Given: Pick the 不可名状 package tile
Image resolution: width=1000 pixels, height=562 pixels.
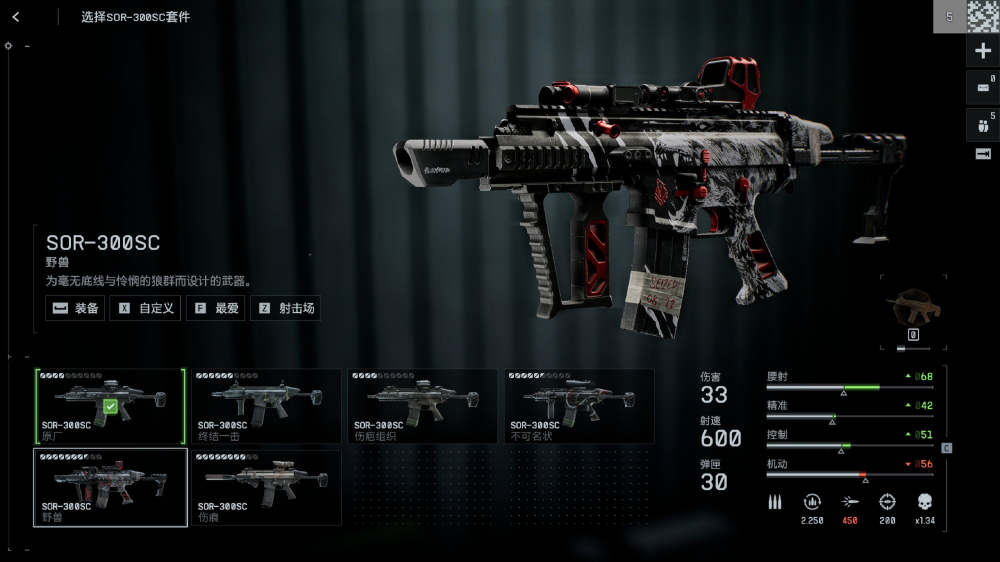Looking at the screenshot, I should click(x=579, y=406).
